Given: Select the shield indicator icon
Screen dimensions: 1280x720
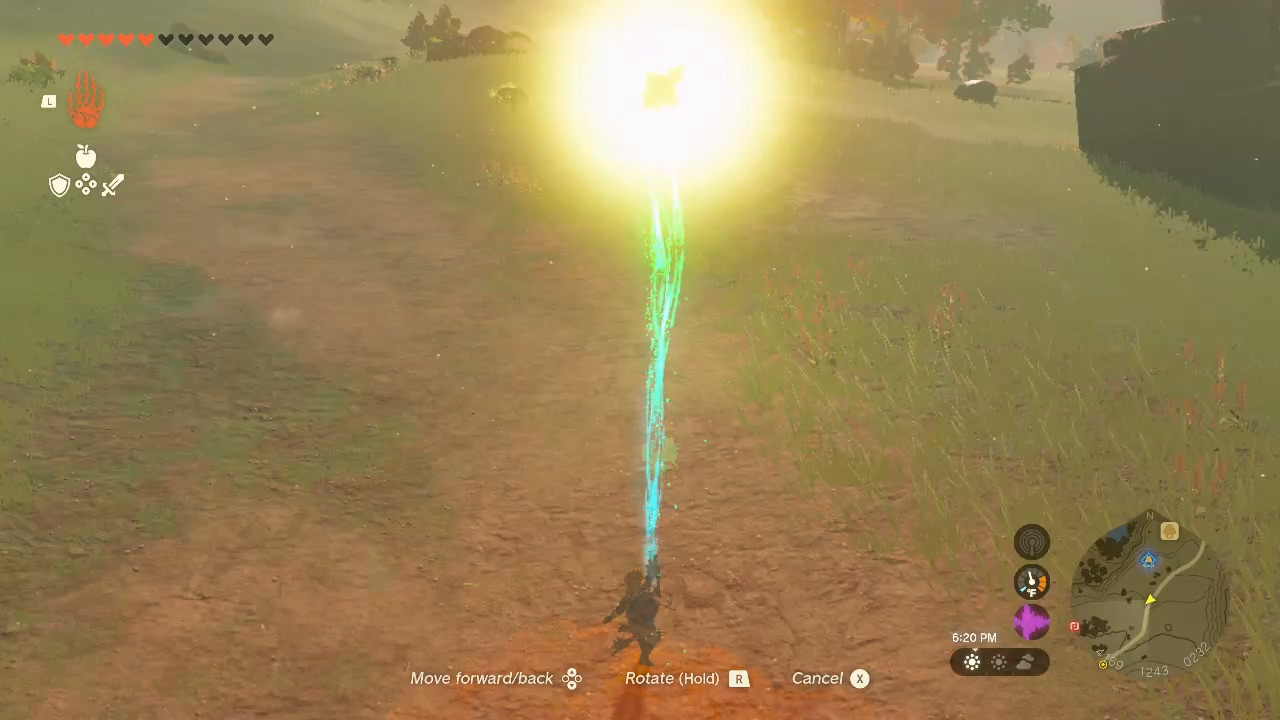Looking at the screenshot, I should (x=59, y=184).
